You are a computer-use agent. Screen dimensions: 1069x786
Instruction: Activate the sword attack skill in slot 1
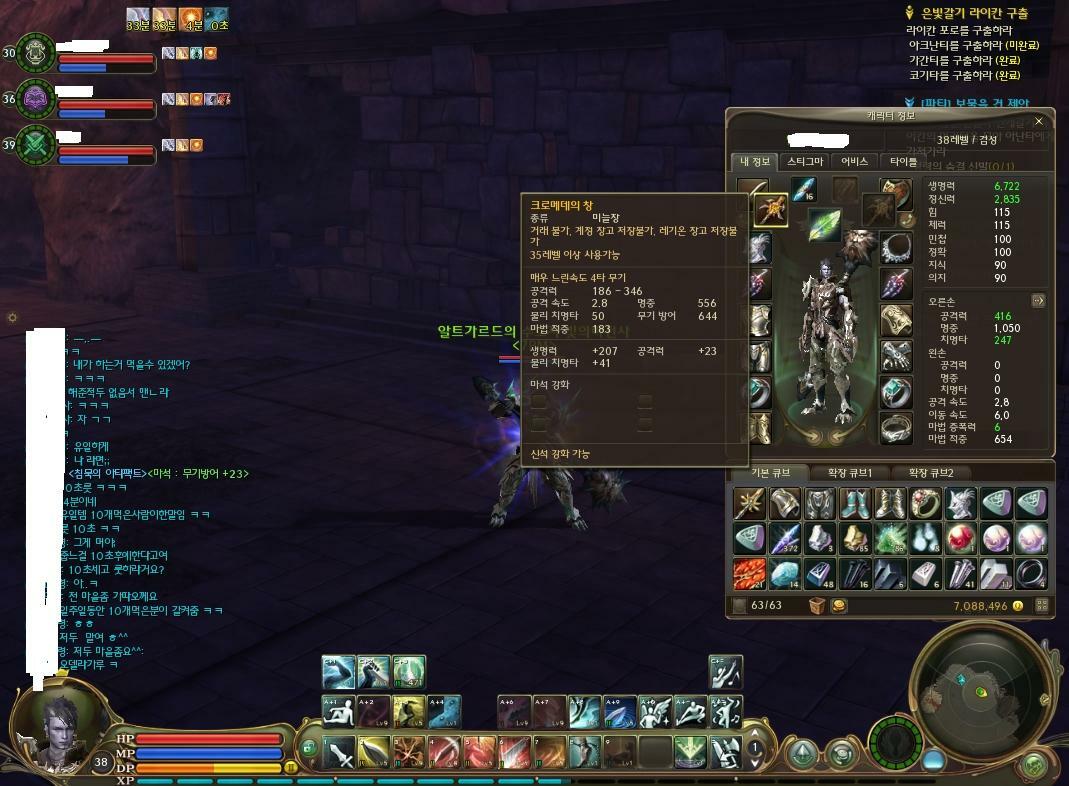[339, 750]
